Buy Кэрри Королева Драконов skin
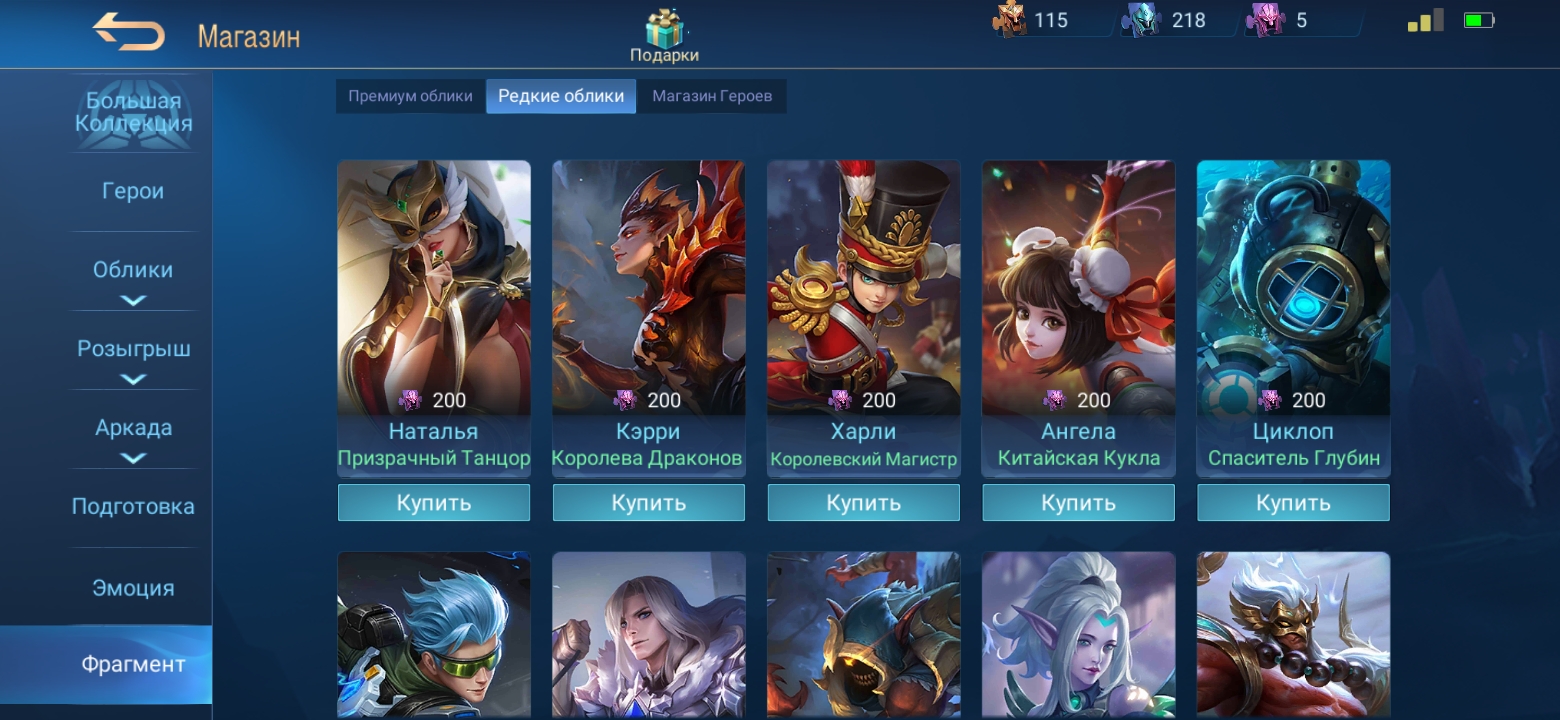The width and height of the screenshot is (1560, 720). (x=649, y=503)
